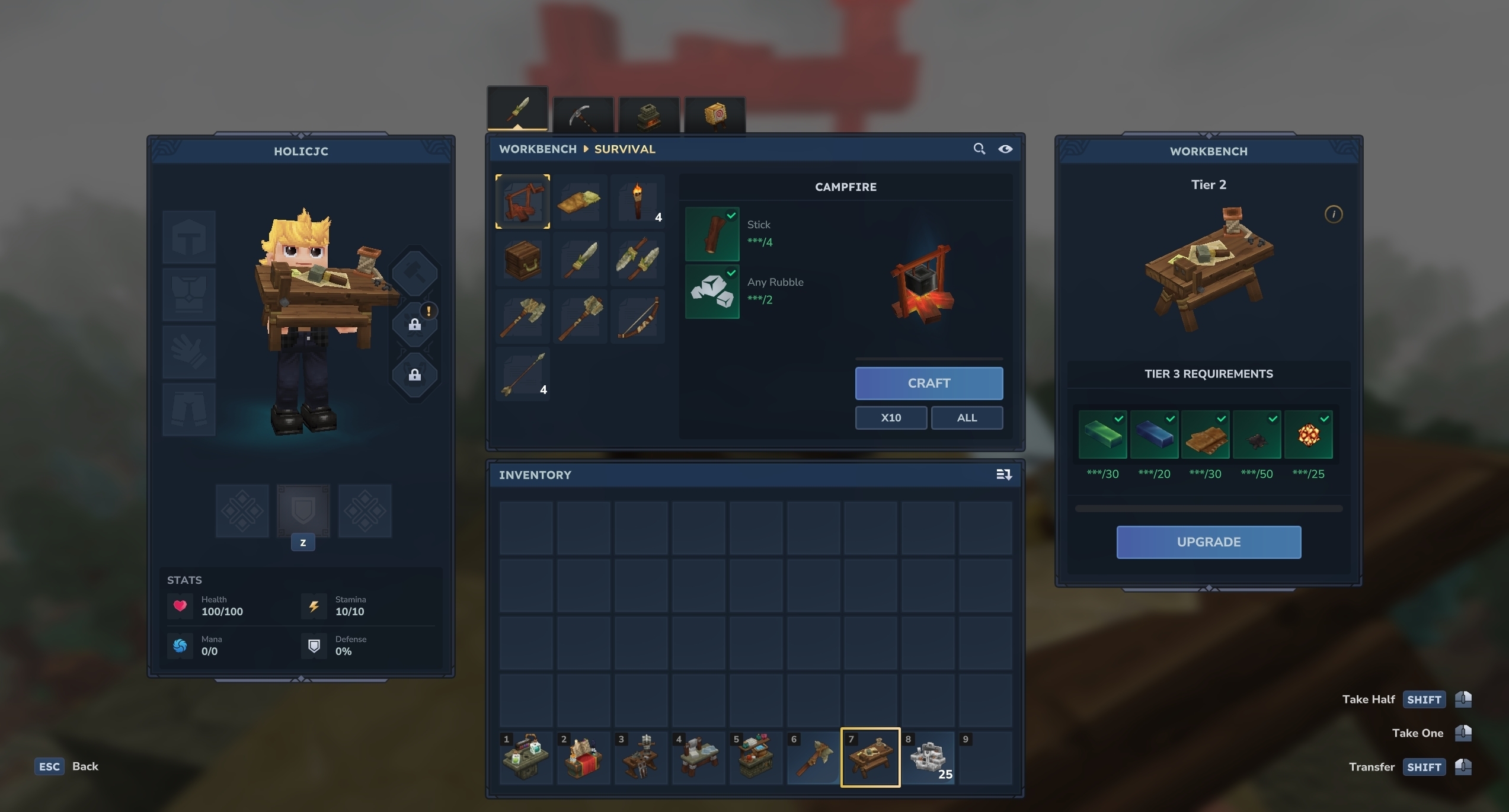Click the Stick ingredient icon
This screenshot has width=1509, height=812.
712,234
